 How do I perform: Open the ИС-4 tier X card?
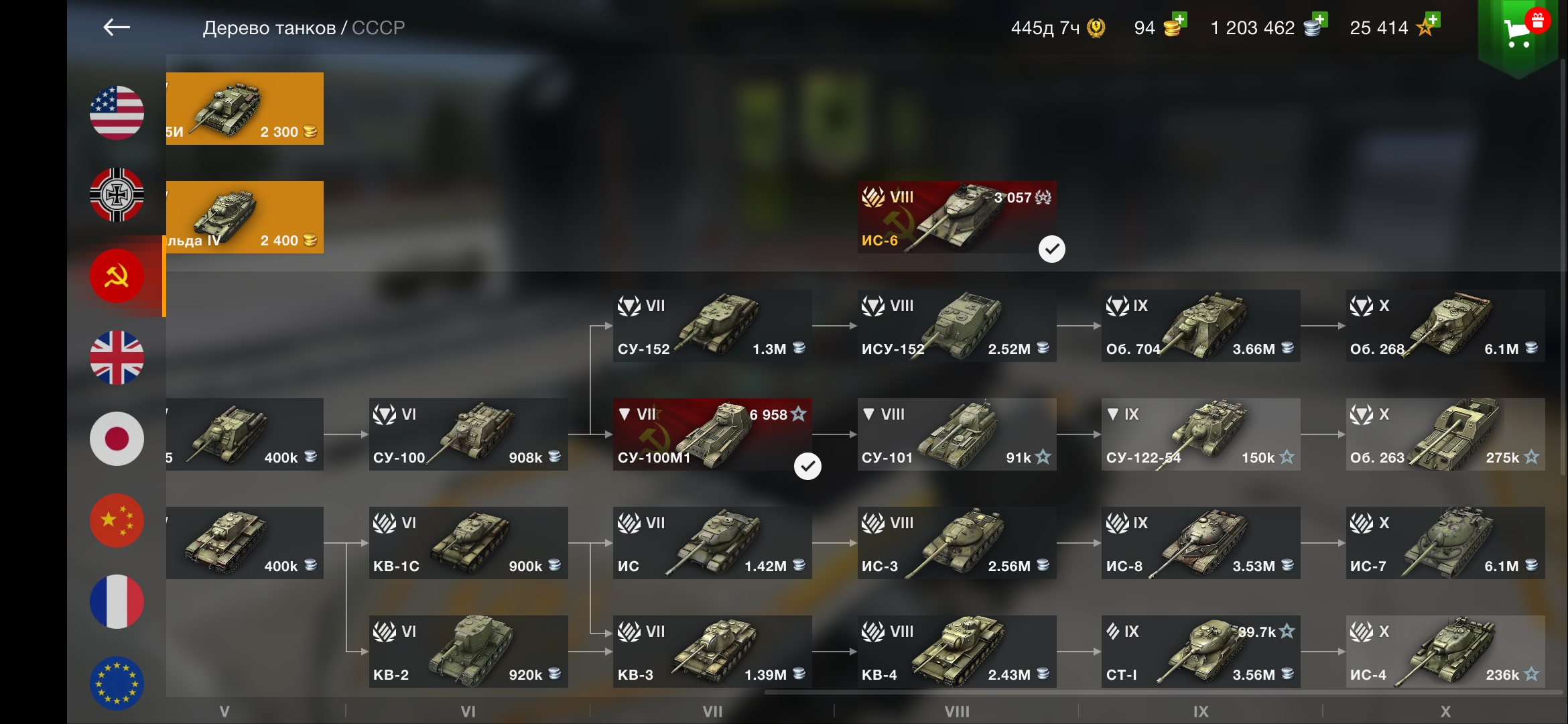click(x=1445, y=652)
